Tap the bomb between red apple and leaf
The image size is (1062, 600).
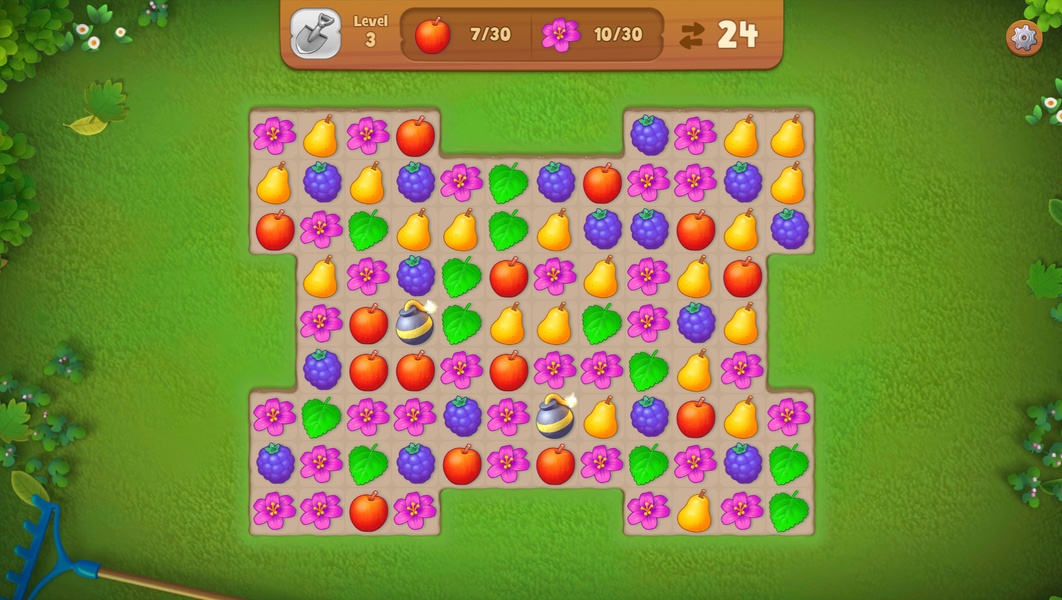[415, 323]
